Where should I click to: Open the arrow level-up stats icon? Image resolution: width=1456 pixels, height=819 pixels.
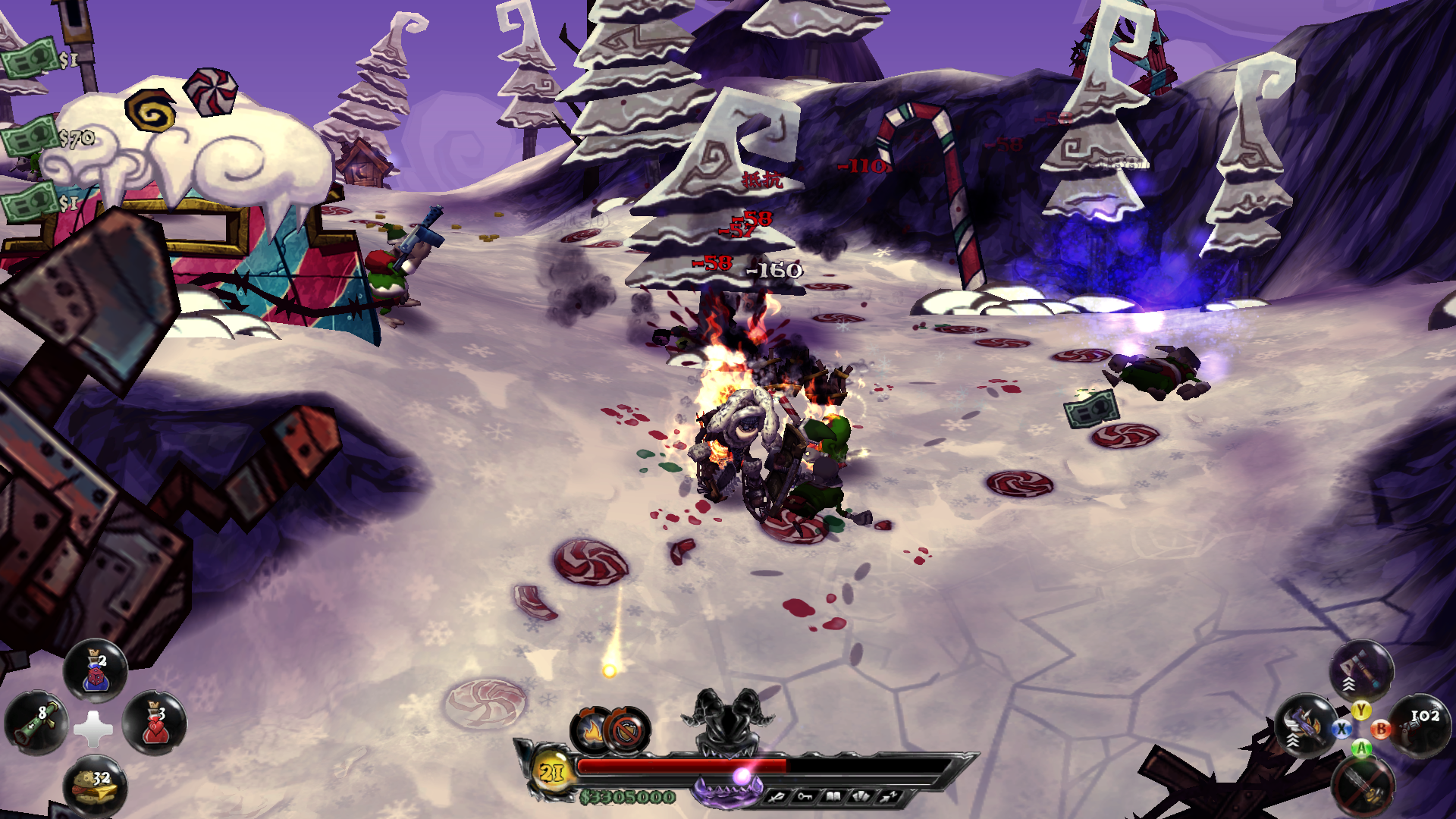point(889,797)
